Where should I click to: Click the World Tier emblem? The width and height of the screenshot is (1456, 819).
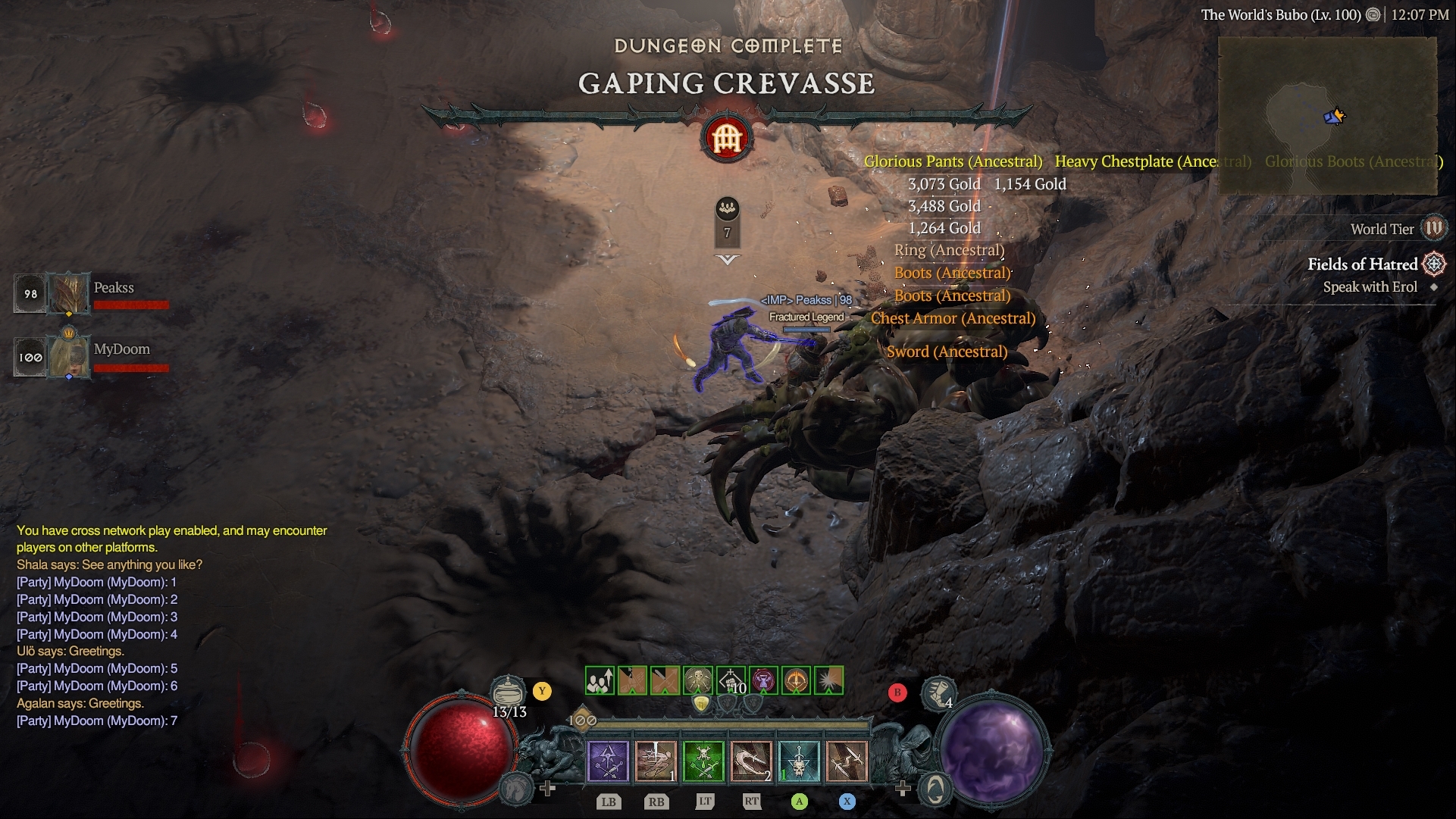coord(1433,228)
